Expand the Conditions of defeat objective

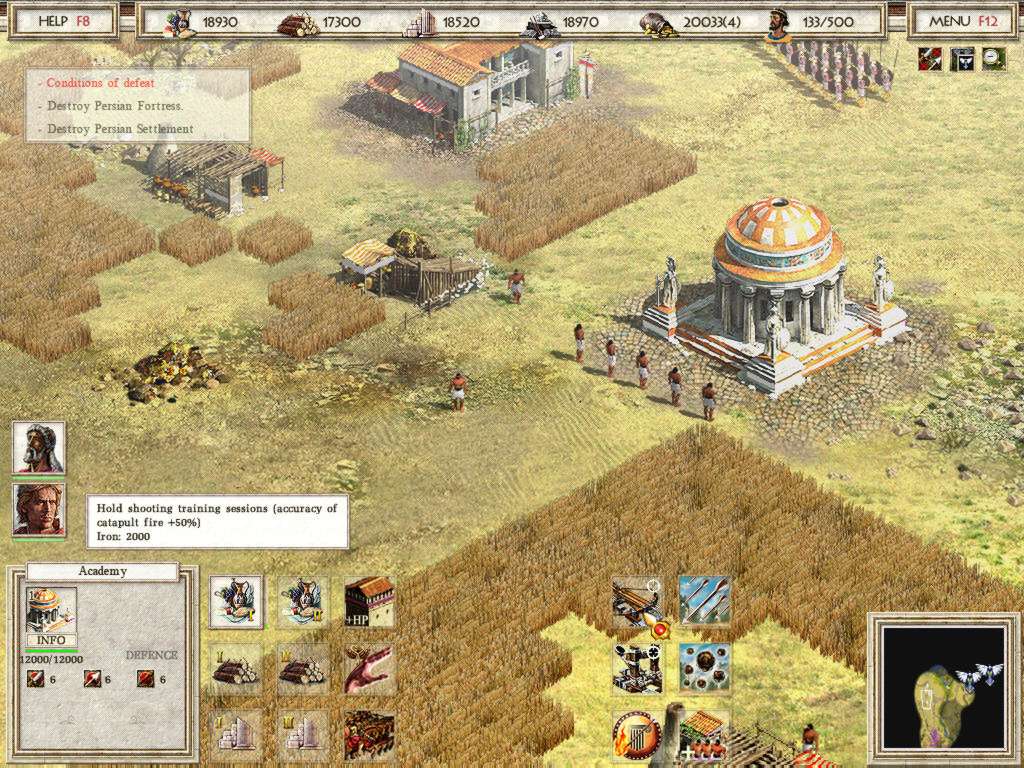pos(100,83)
